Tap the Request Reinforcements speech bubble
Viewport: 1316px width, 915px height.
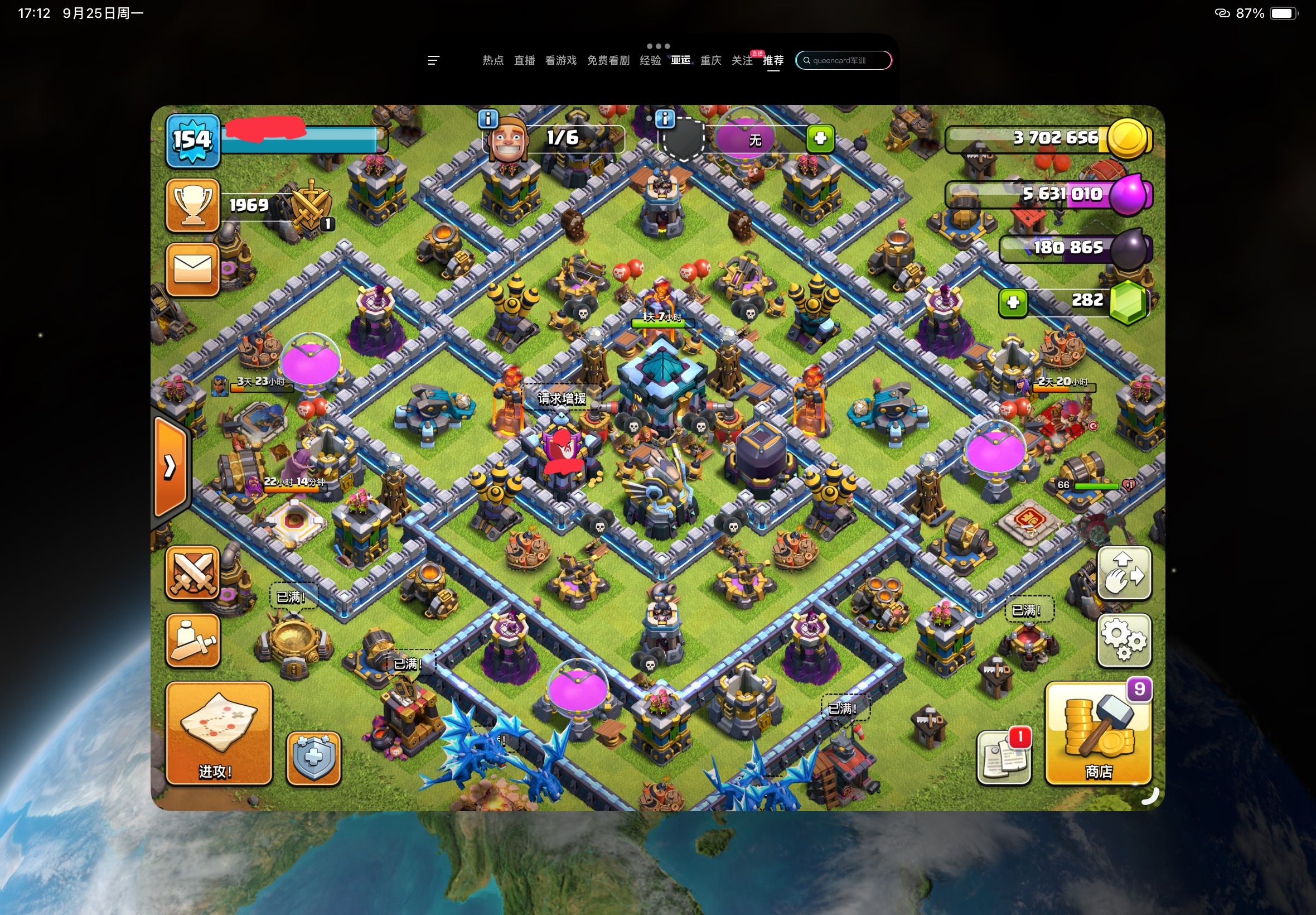coord(562,398)
